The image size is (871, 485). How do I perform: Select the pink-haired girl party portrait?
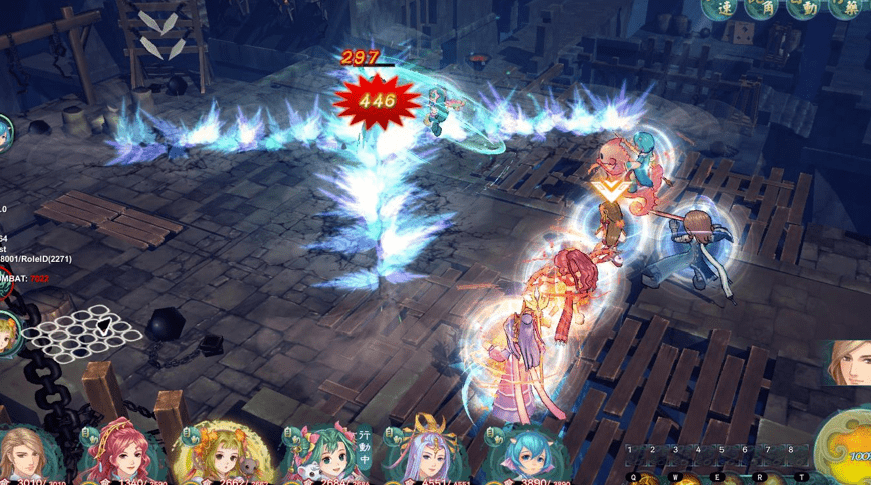[x=122, y=455]
